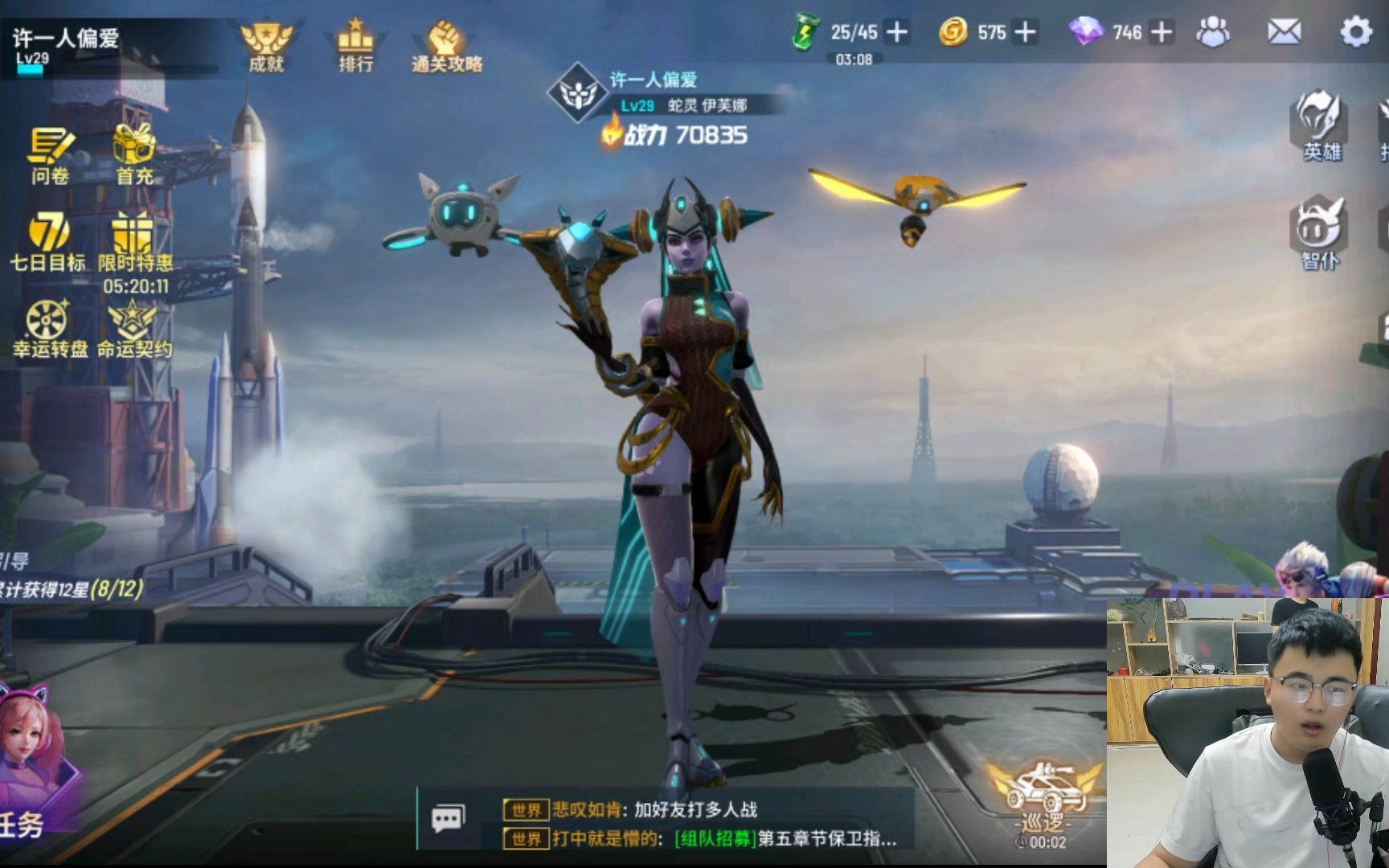
Task: Open the 七日目标 seven-day goals
Action: click(x=48, y=241)
